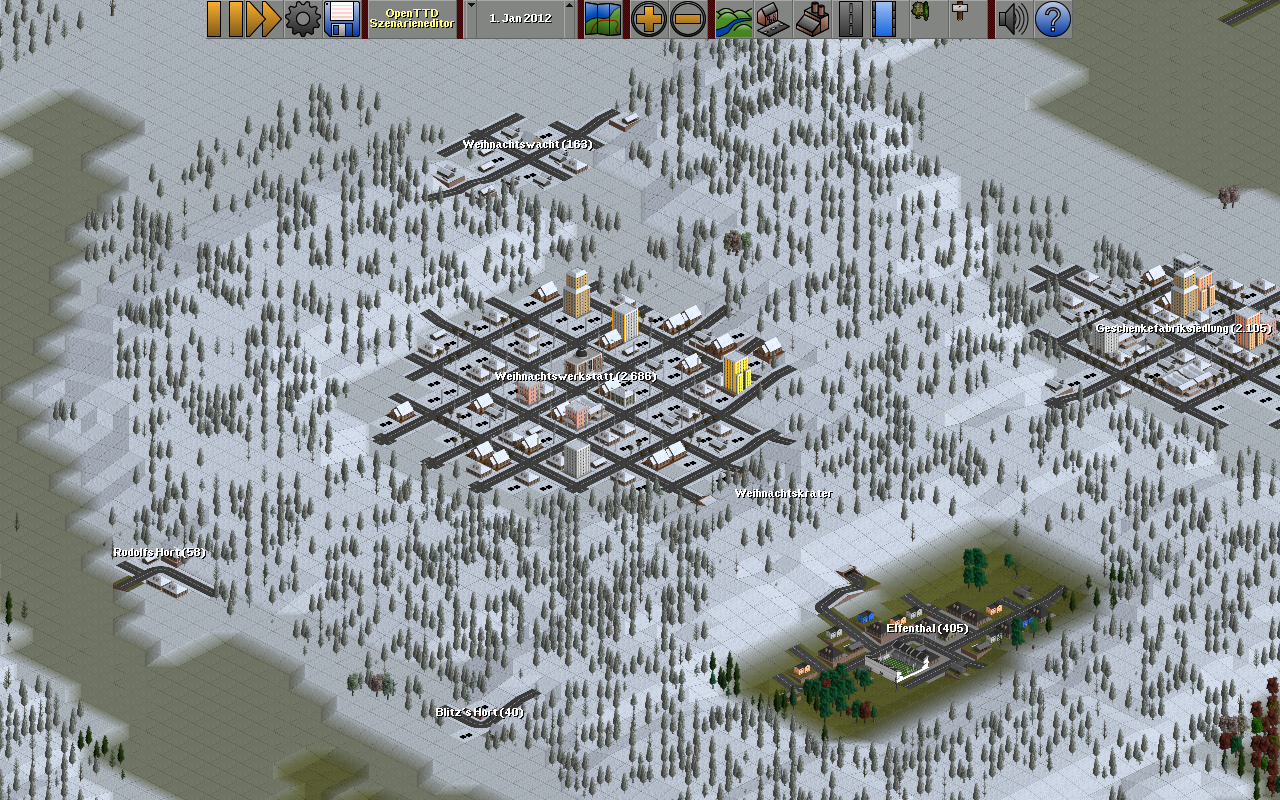This screenshot has height=800, width=1280.
Task: Select the road construction tool
Action: point(850,19)
